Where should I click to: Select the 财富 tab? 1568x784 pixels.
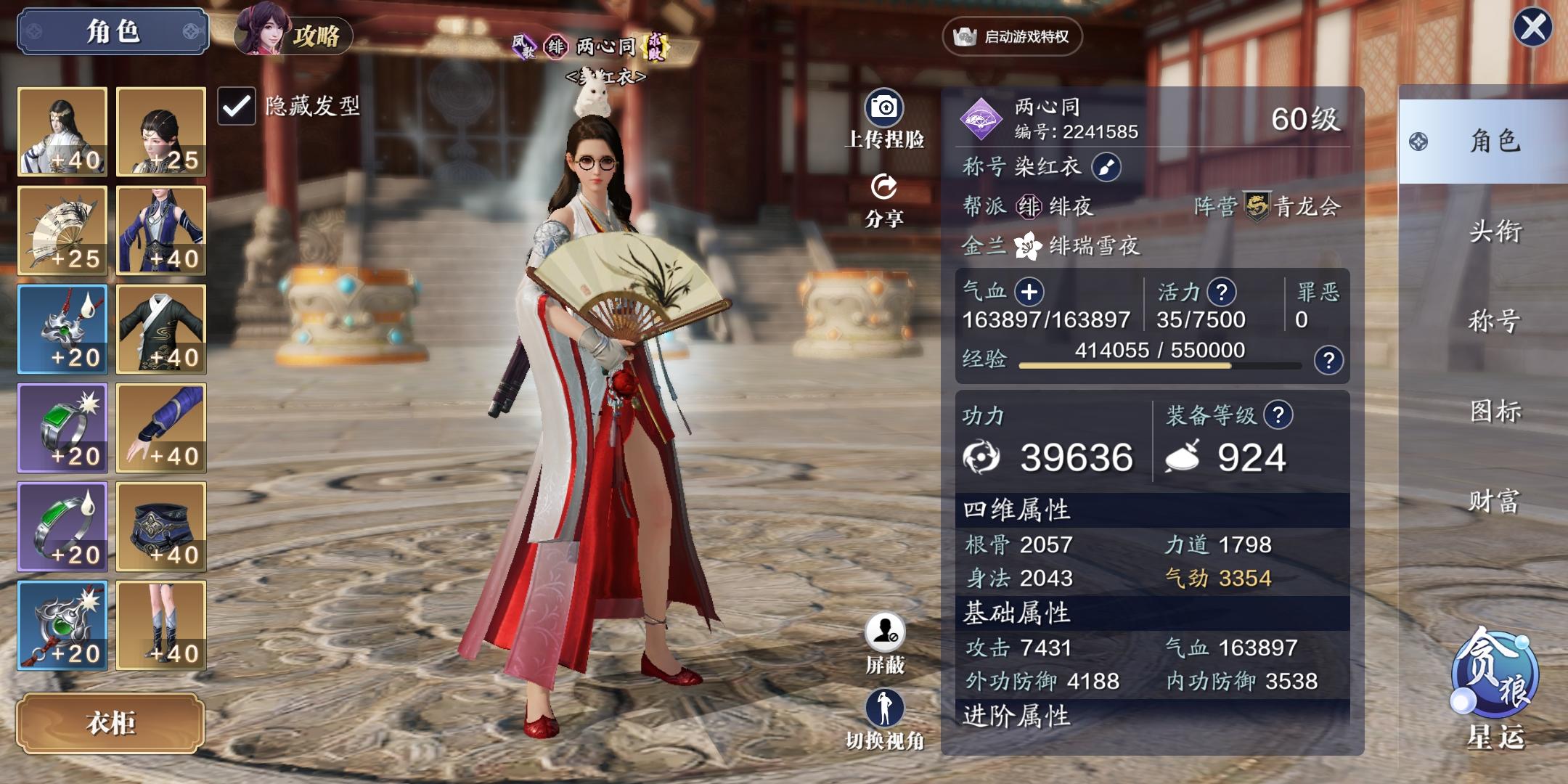click(x=1495, y=501)
